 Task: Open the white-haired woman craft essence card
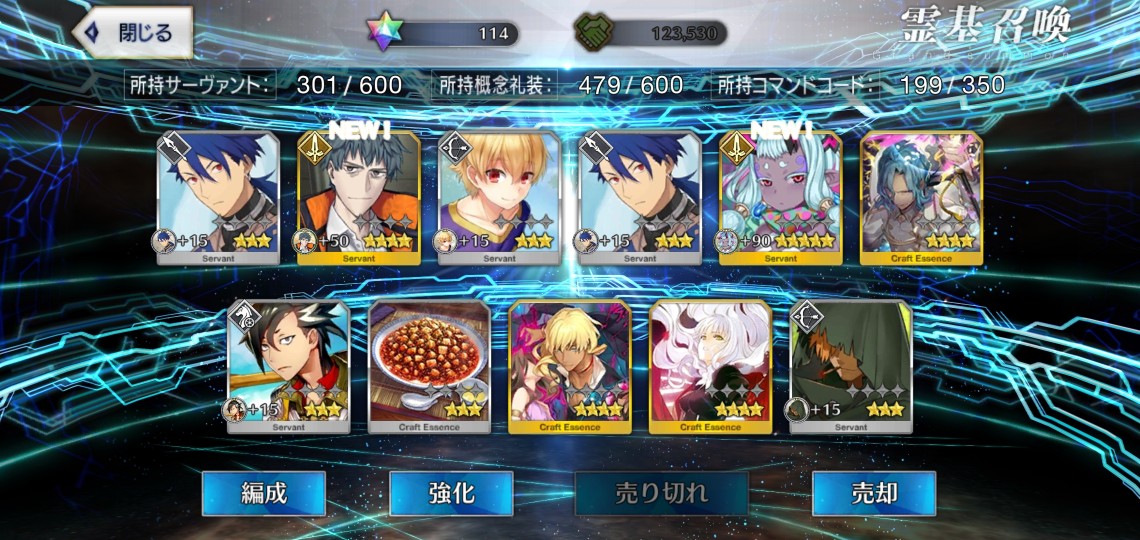point(710,366)
